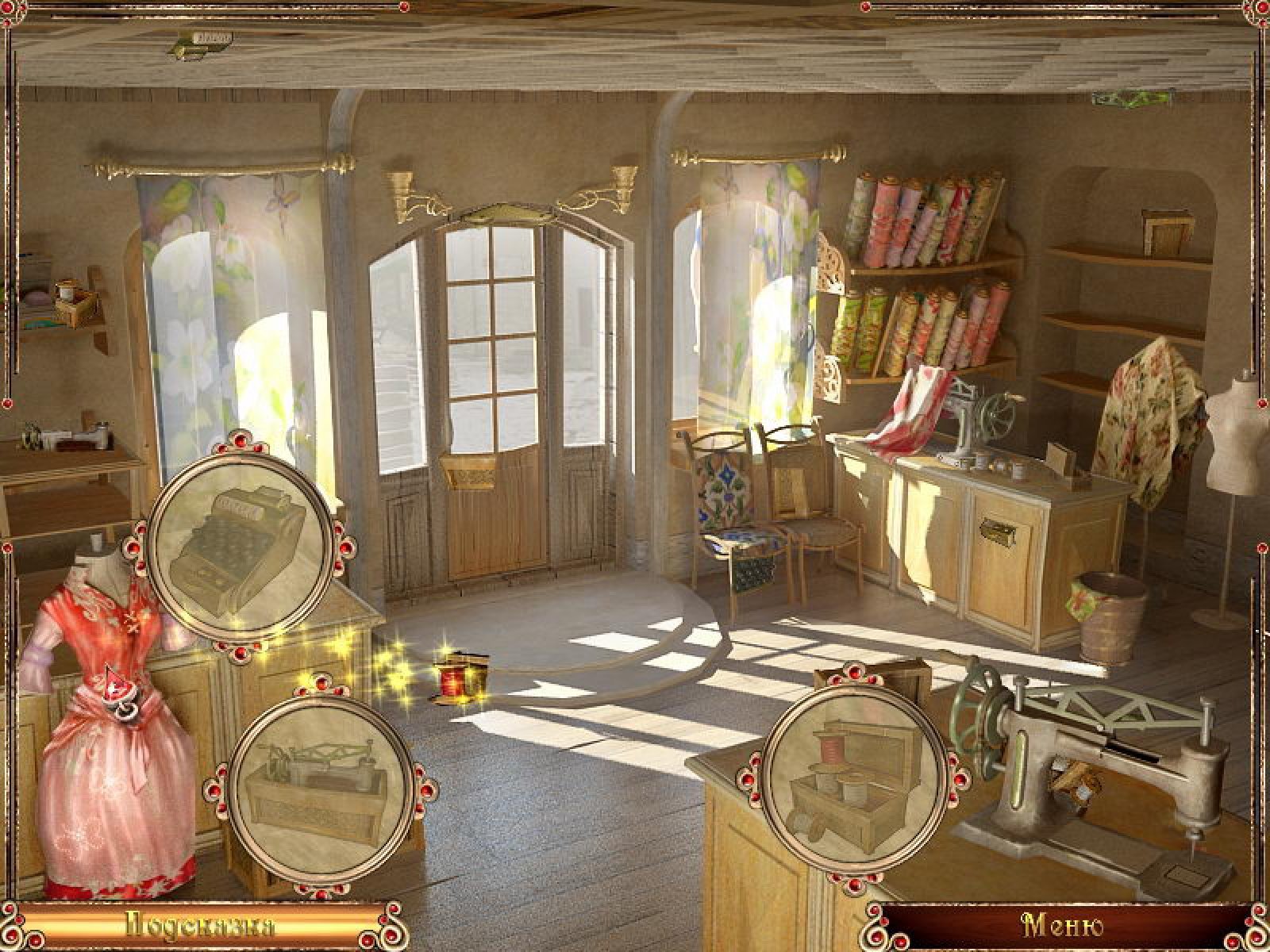Open the Меню button
1270x952 pixels.
point(1064,927)
